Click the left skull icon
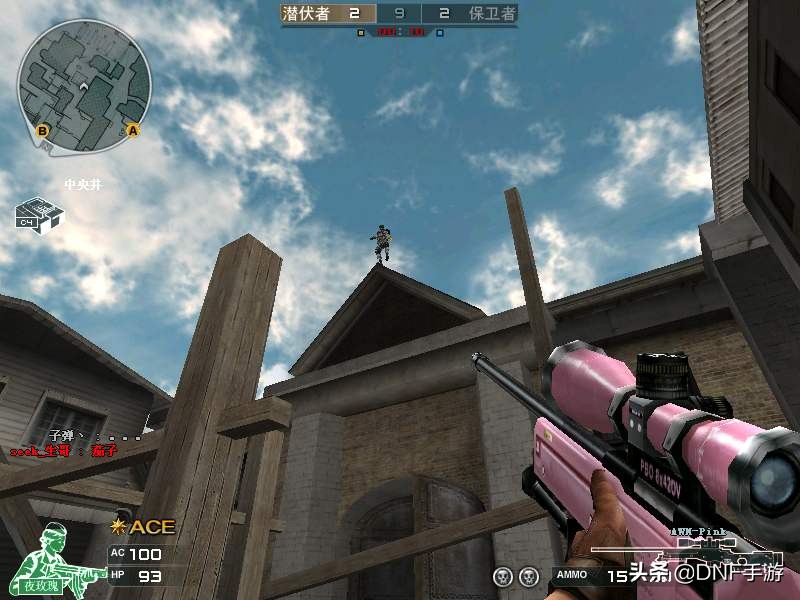This screenshot has height=600, width=800. [x=502, y=577]
